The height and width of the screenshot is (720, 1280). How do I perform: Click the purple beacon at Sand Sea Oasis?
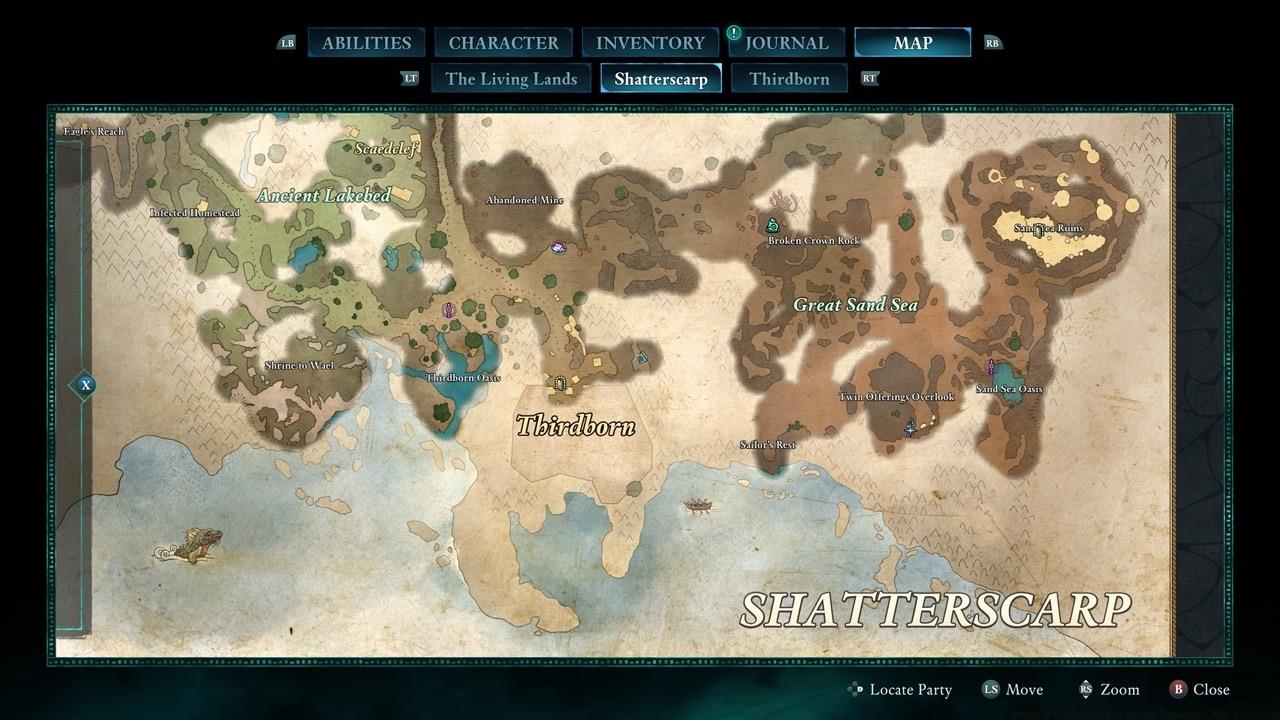tap(989, 368)
